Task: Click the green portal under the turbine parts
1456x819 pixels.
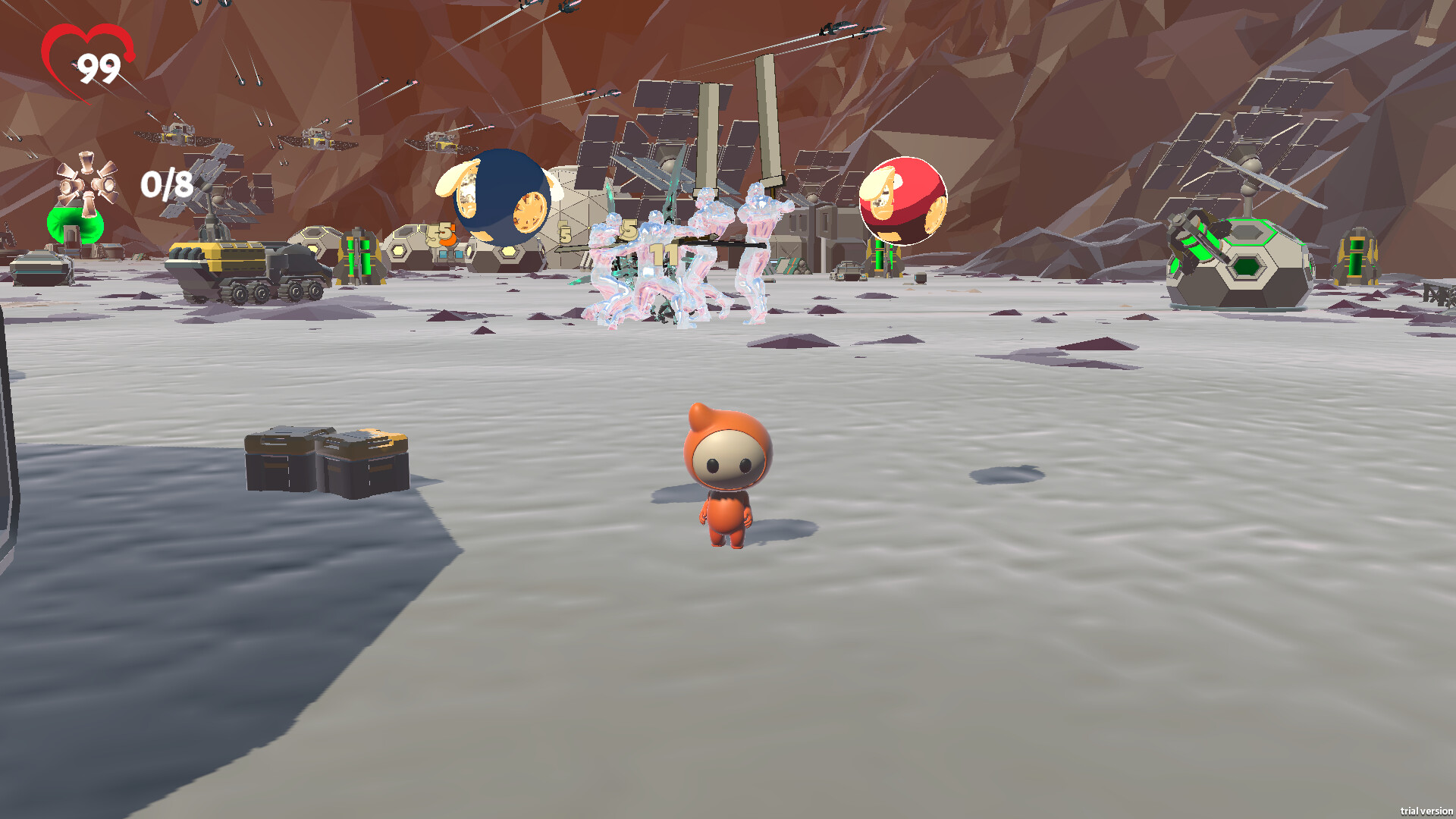Action: click(x=76, y=224)
